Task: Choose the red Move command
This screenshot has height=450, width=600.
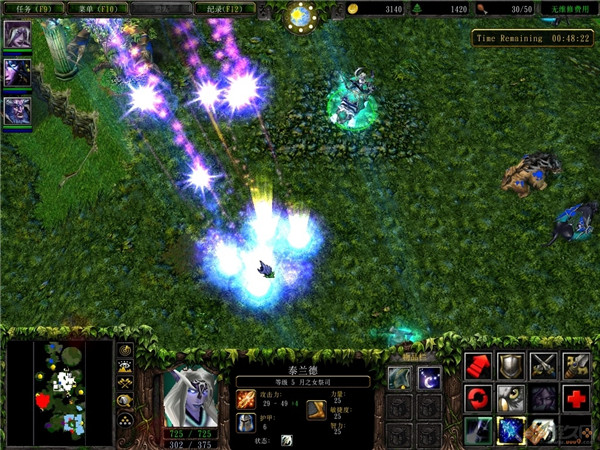Action: pyautogui.click(x=479, y=366)
